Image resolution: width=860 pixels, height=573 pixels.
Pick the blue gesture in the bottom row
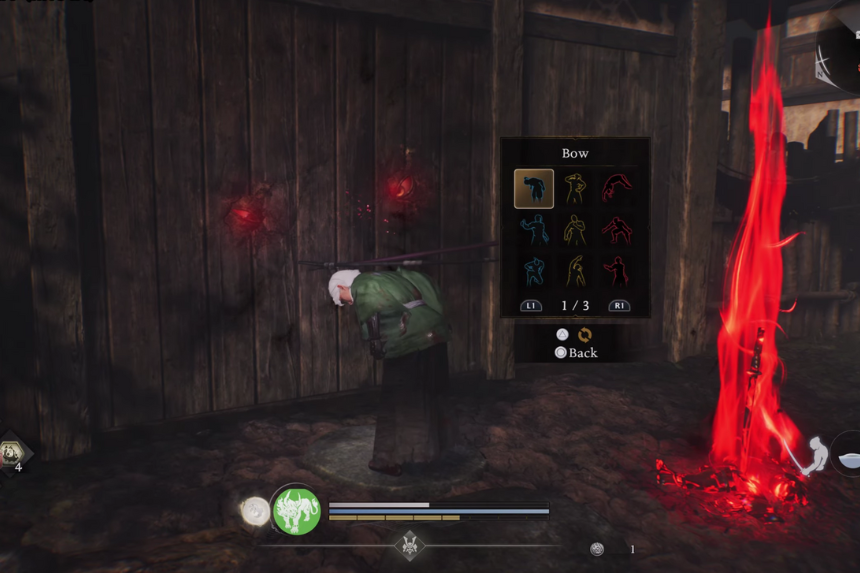534,271
